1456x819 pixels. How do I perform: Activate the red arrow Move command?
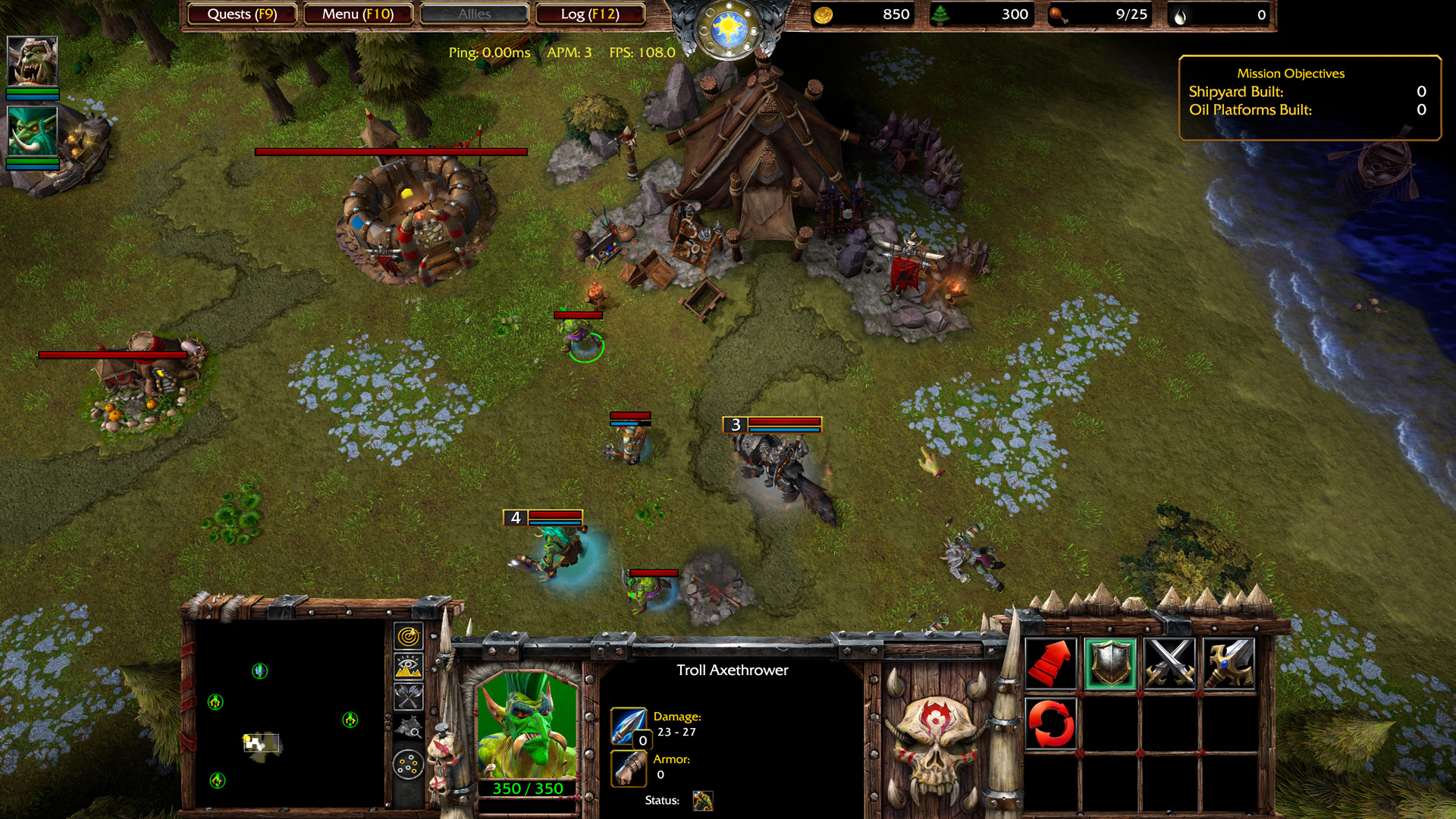click(1051, 664)
